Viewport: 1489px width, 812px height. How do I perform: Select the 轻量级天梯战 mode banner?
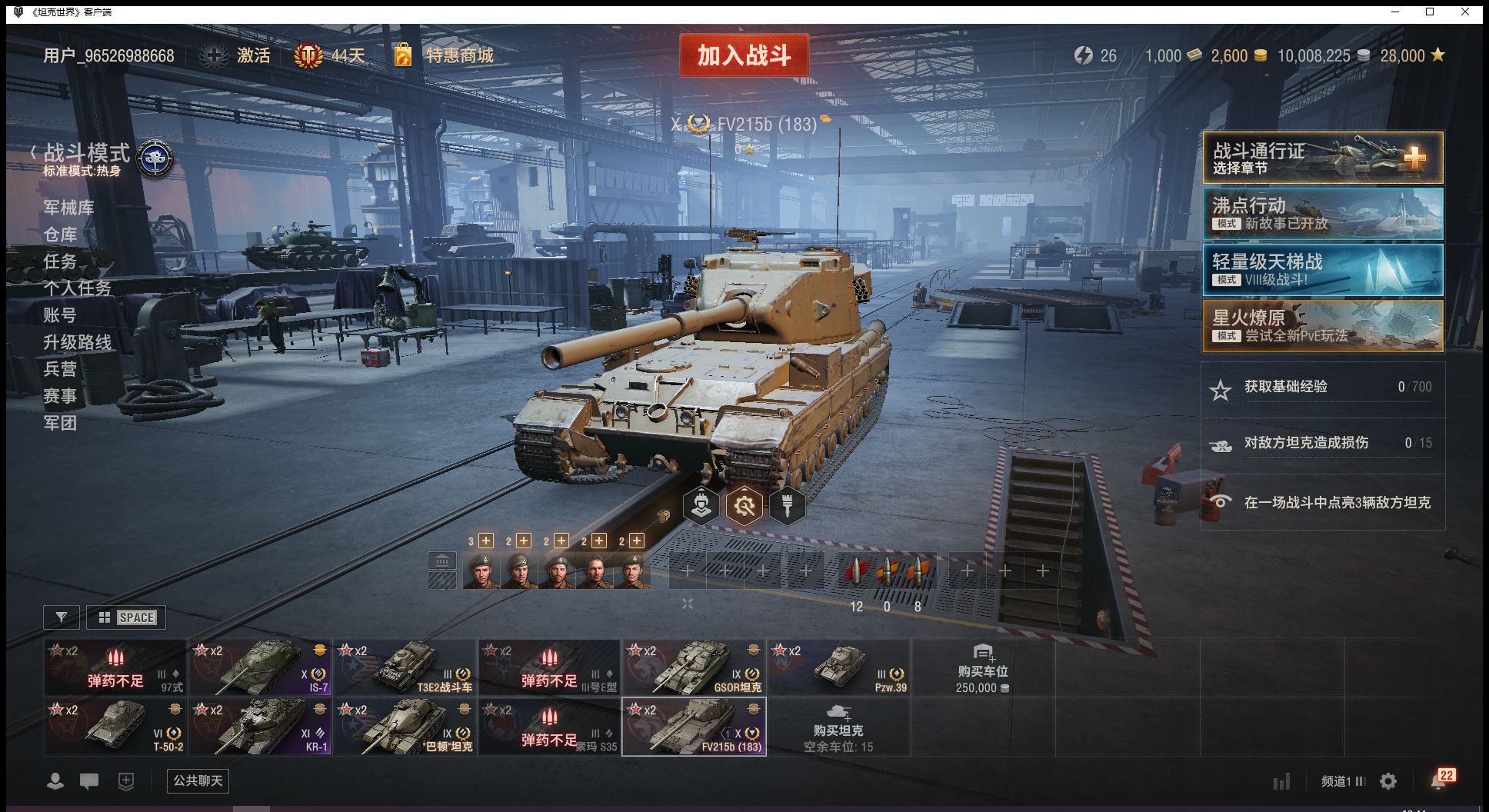(1322, 270)
